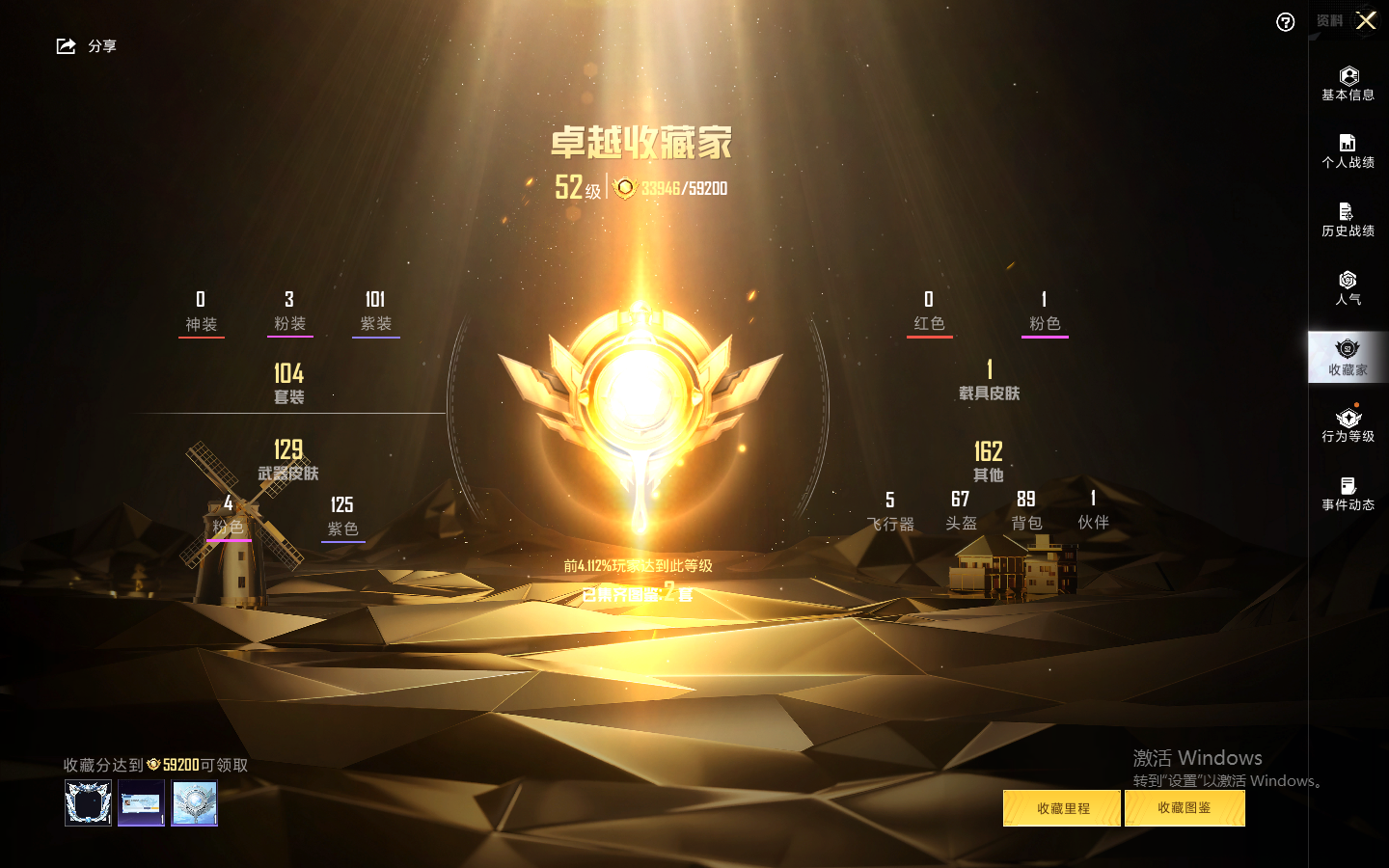Screen dimensions: 1389x868
Task: Open the 事件动态 tab
Action: click(1348, 494)
